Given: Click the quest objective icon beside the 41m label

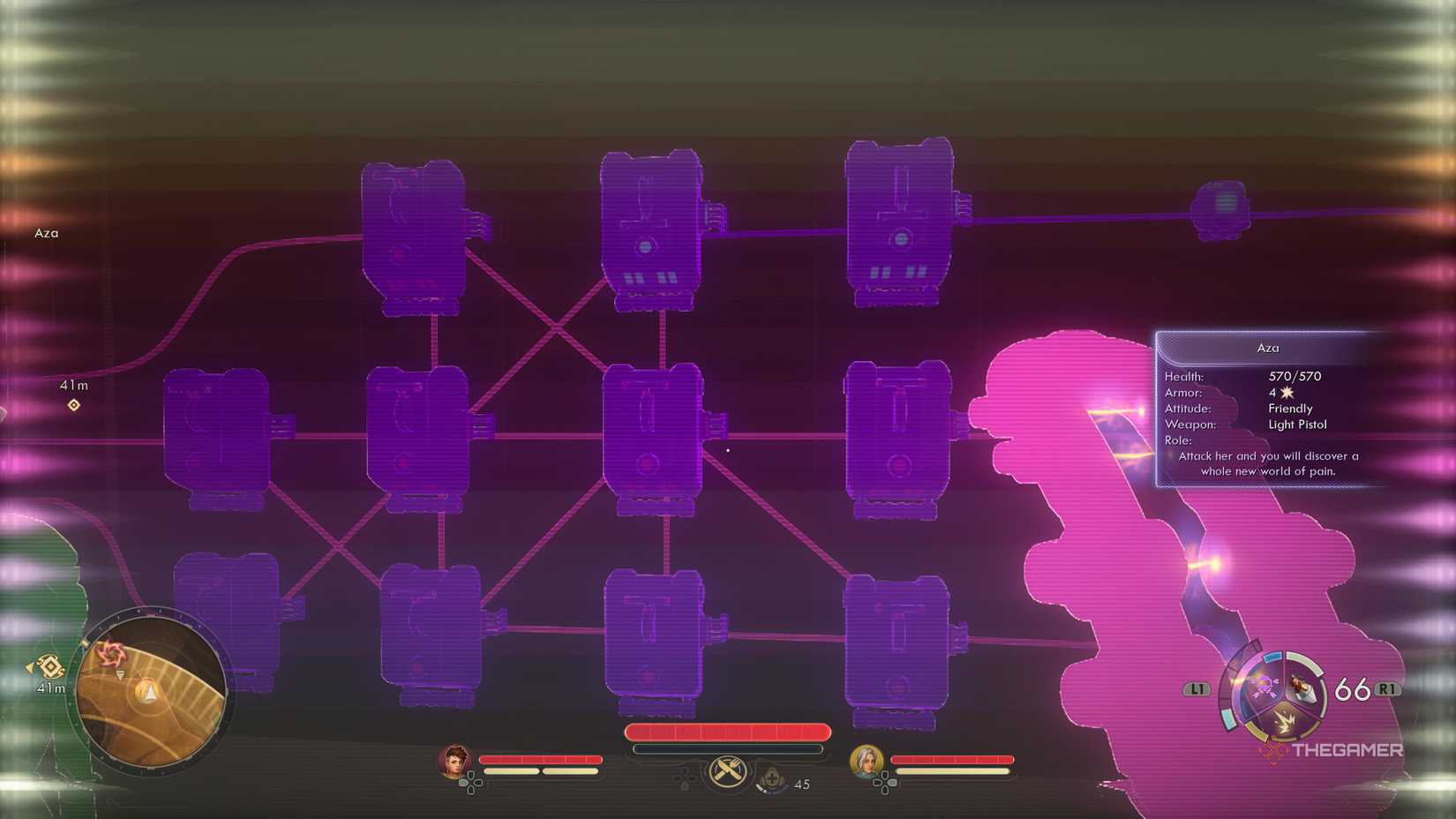Looking at the screenshot, I should pyautogui.click(x=73, y=406).
